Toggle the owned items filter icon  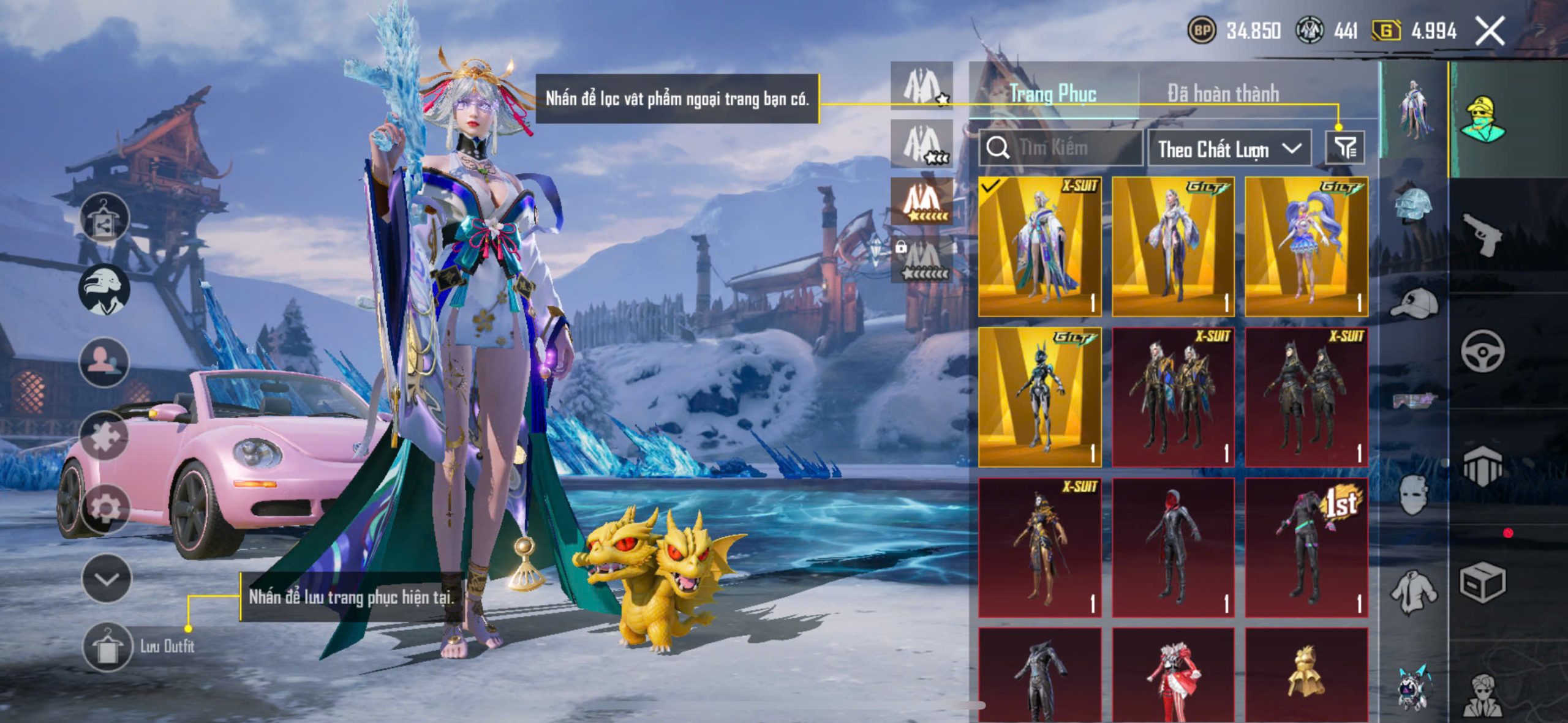[x=1345, y=148]
